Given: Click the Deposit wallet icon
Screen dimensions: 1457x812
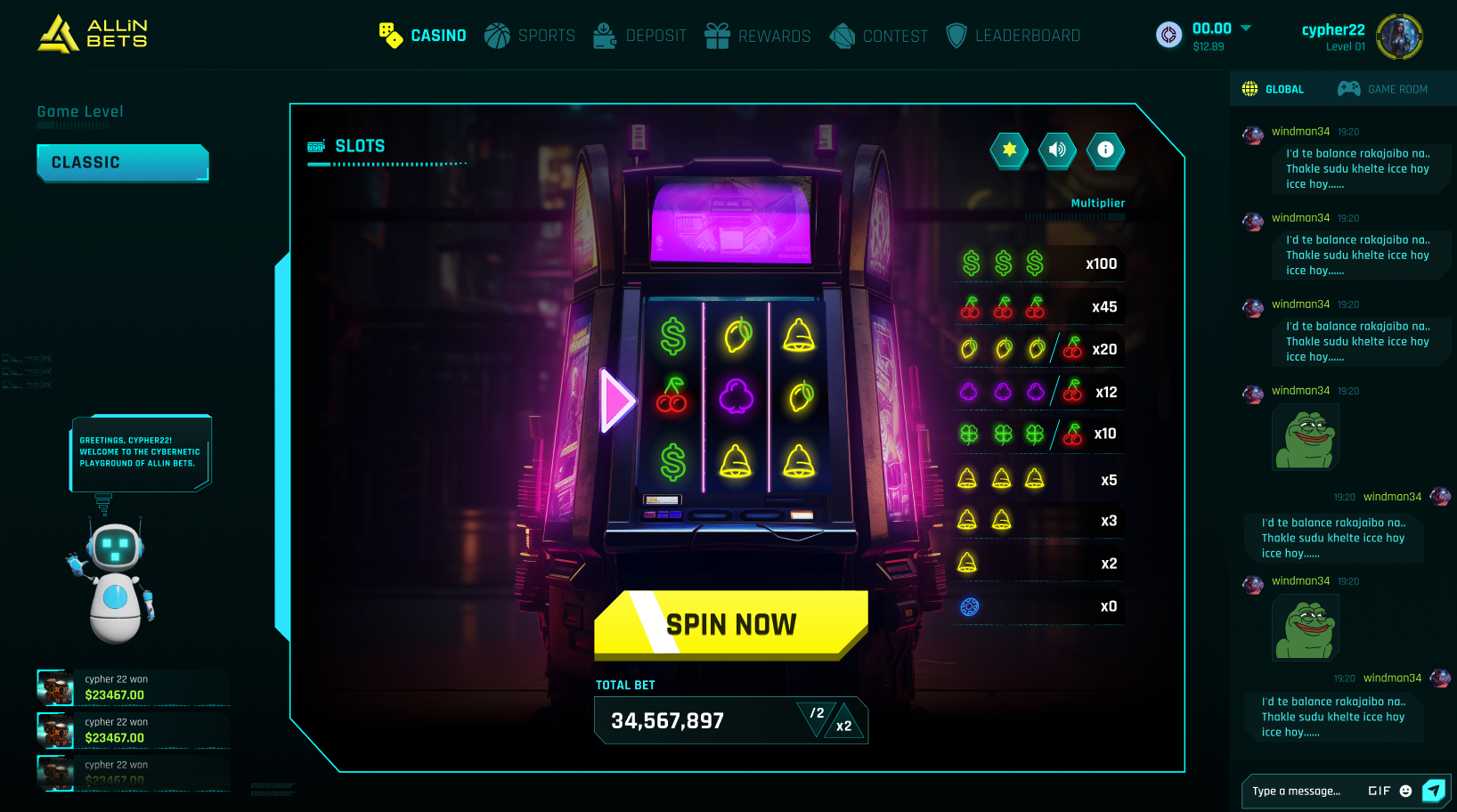Looking at the screenshot, I should click(604, 36).
